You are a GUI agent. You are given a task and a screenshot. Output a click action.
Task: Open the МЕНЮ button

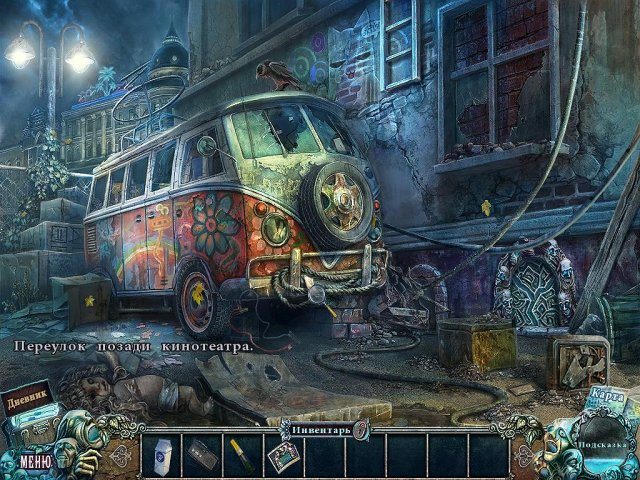coord(34,461)
